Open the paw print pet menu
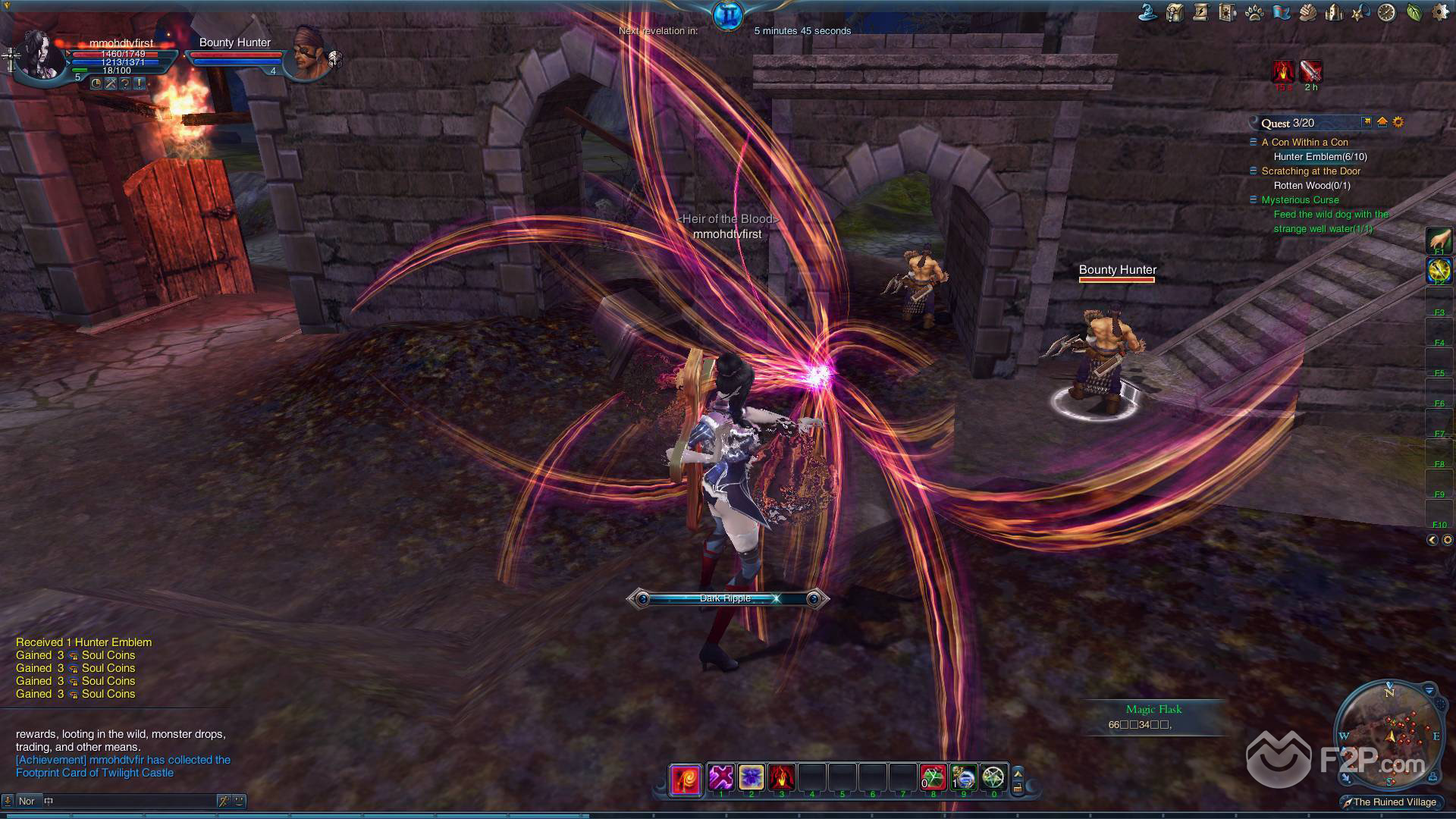Image resolution: width=1456 pixels, height=819 pixels. click(x=1254, y=12)
